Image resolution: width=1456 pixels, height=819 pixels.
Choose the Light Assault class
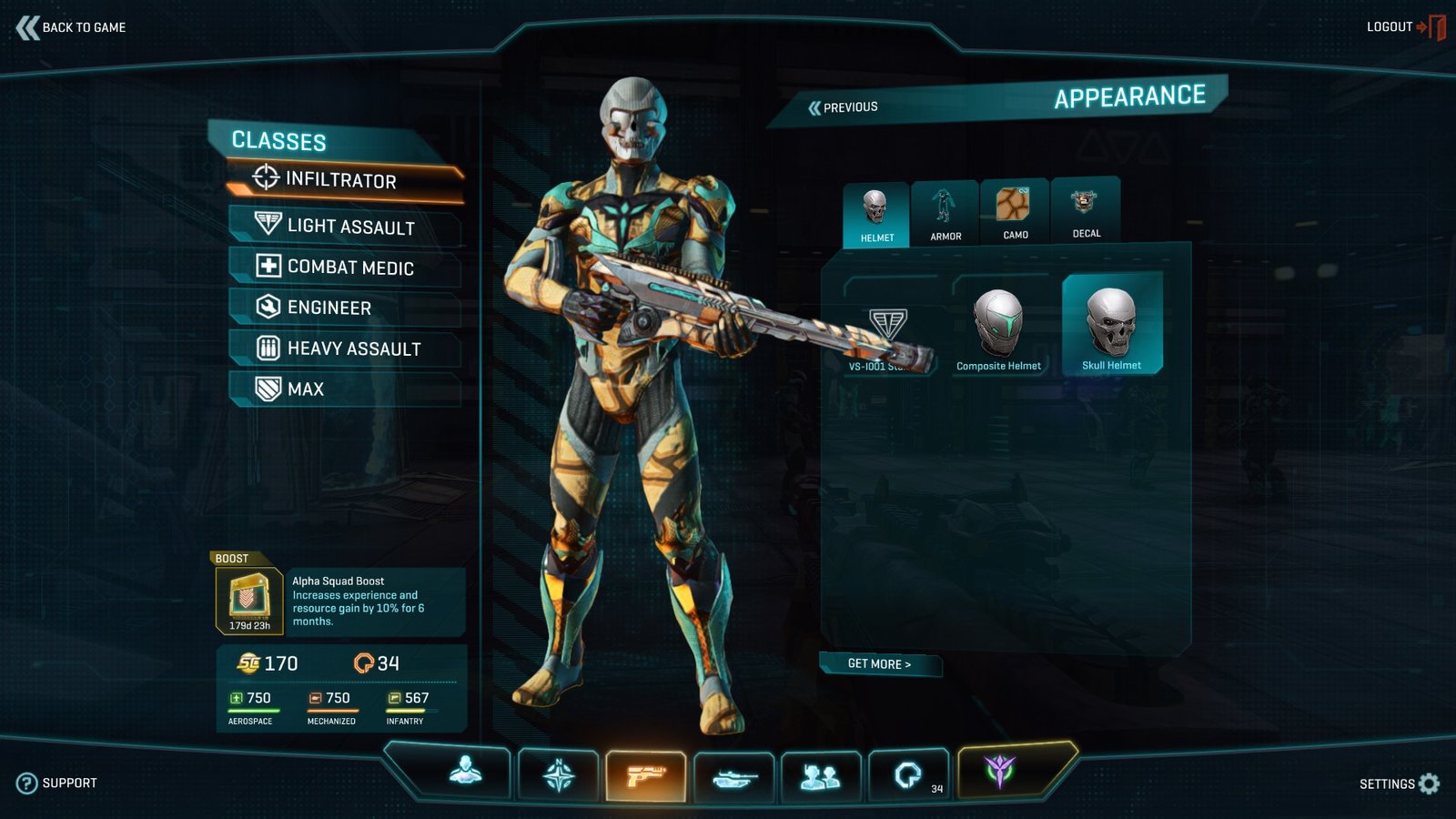point(349,226)
